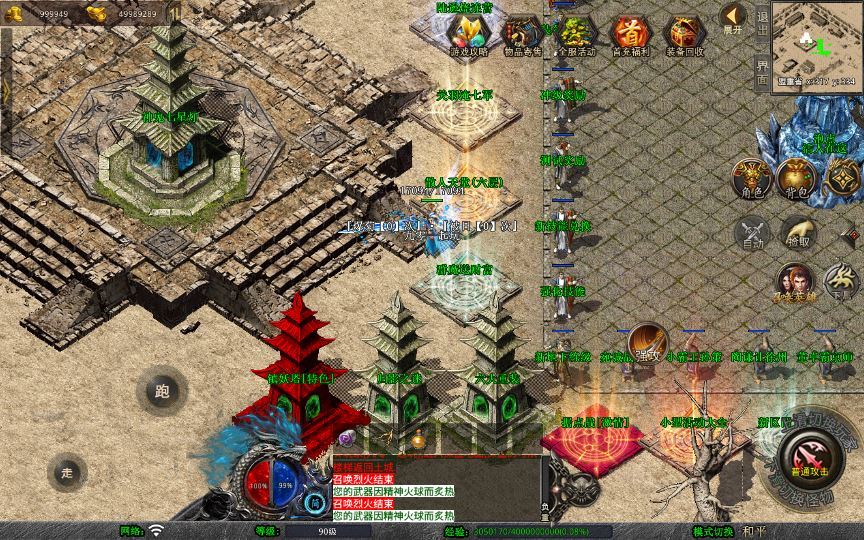Open the 背包 backpack

tap(799, 179)
